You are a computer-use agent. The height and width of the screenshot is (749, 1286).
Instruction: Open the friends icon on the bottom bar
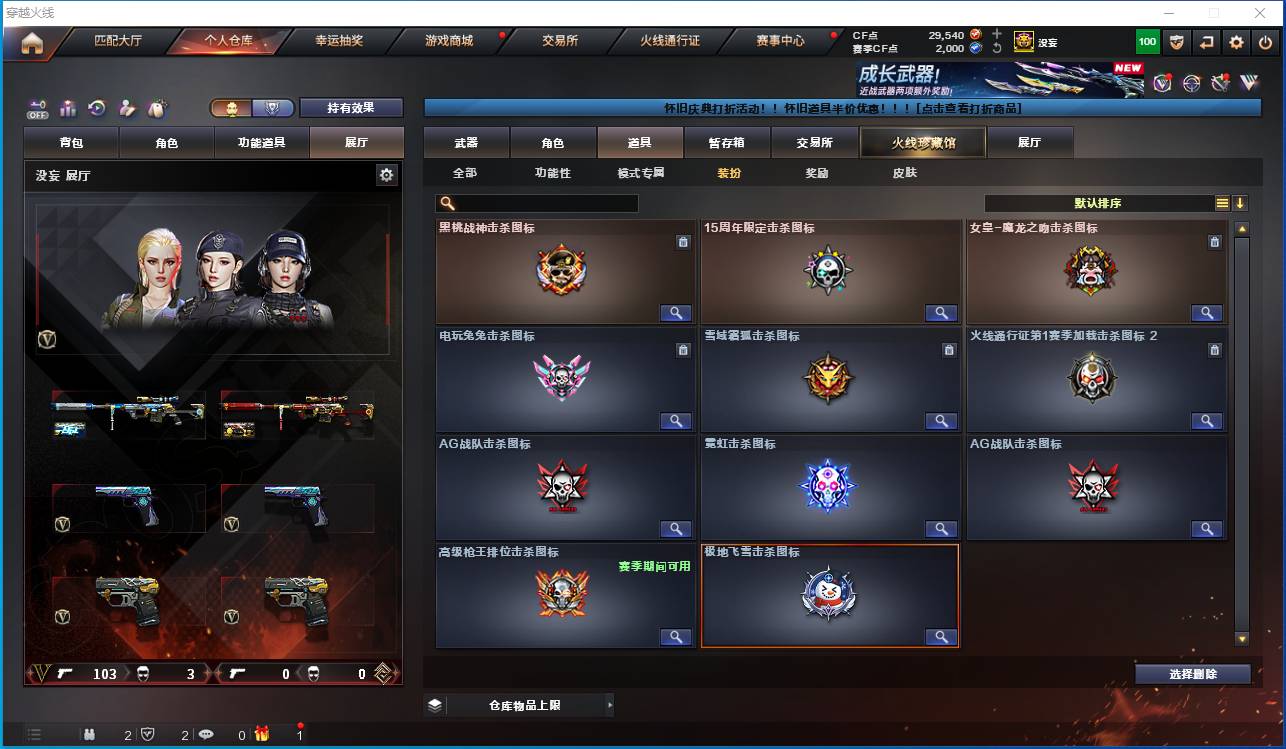[x=88, y=733]
